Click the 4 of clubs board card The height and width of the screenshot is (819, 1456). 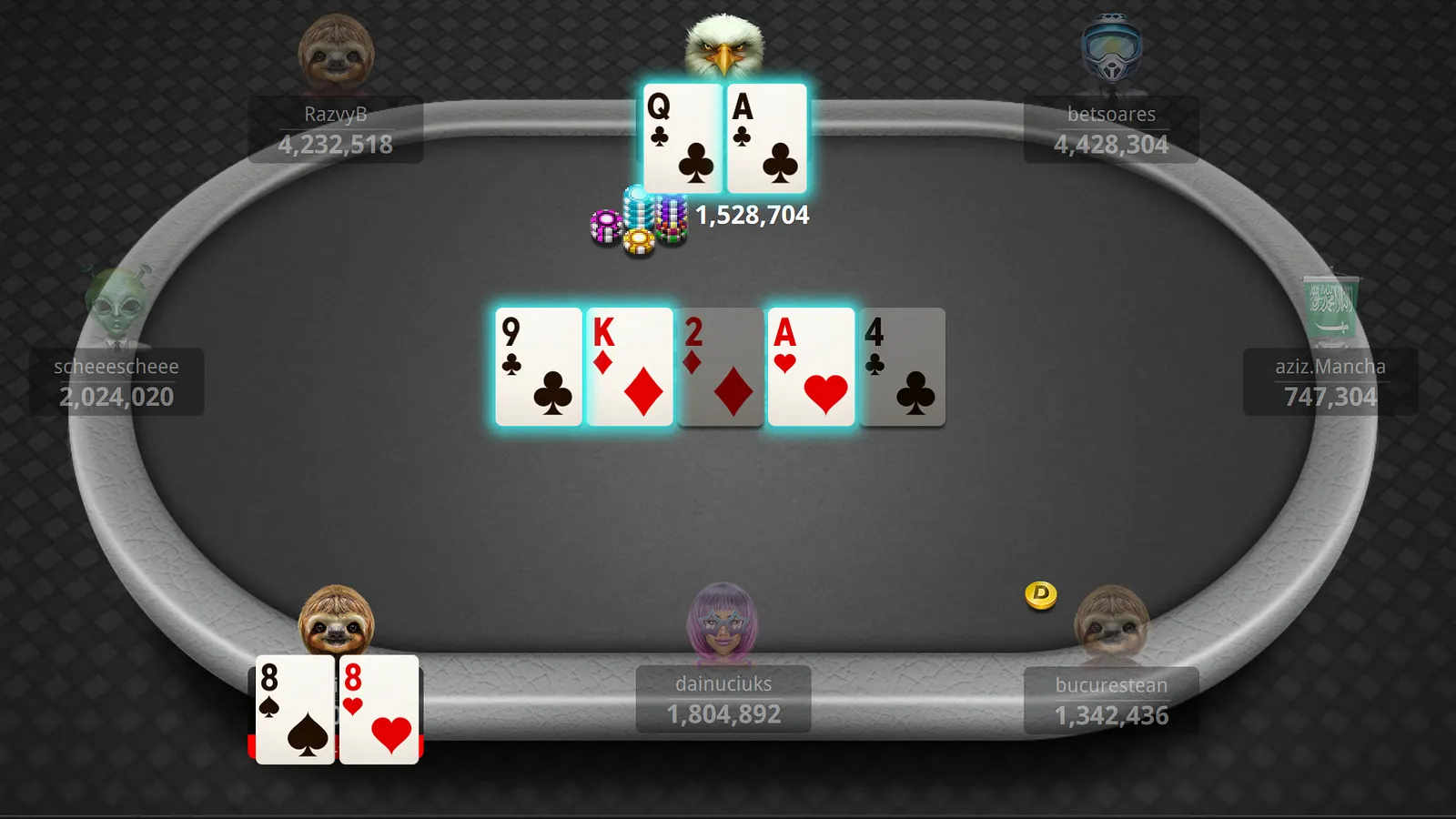click(902, 367)
